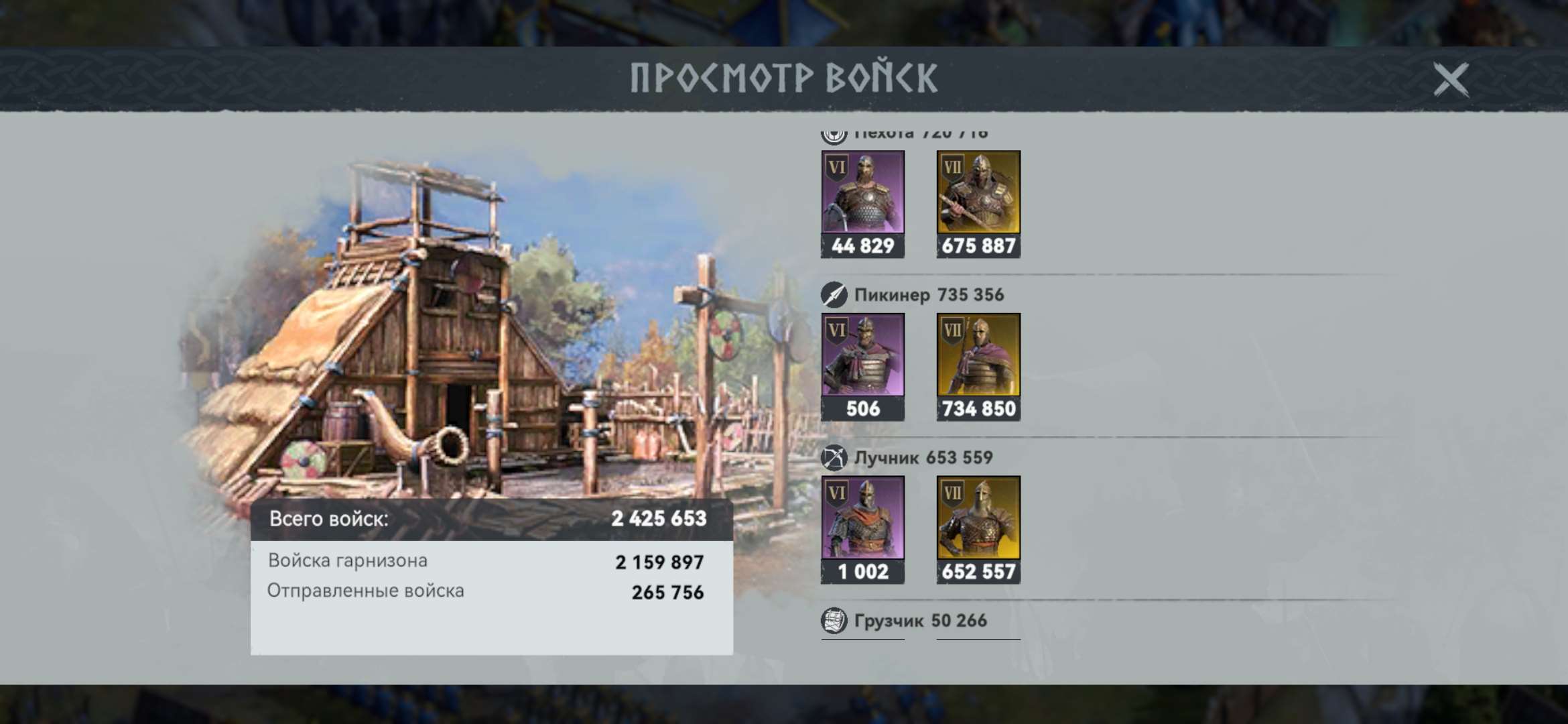The image size is (1568, 724).
Task: Click the Просмотр войск title header
Action: (x=784, y=77)
